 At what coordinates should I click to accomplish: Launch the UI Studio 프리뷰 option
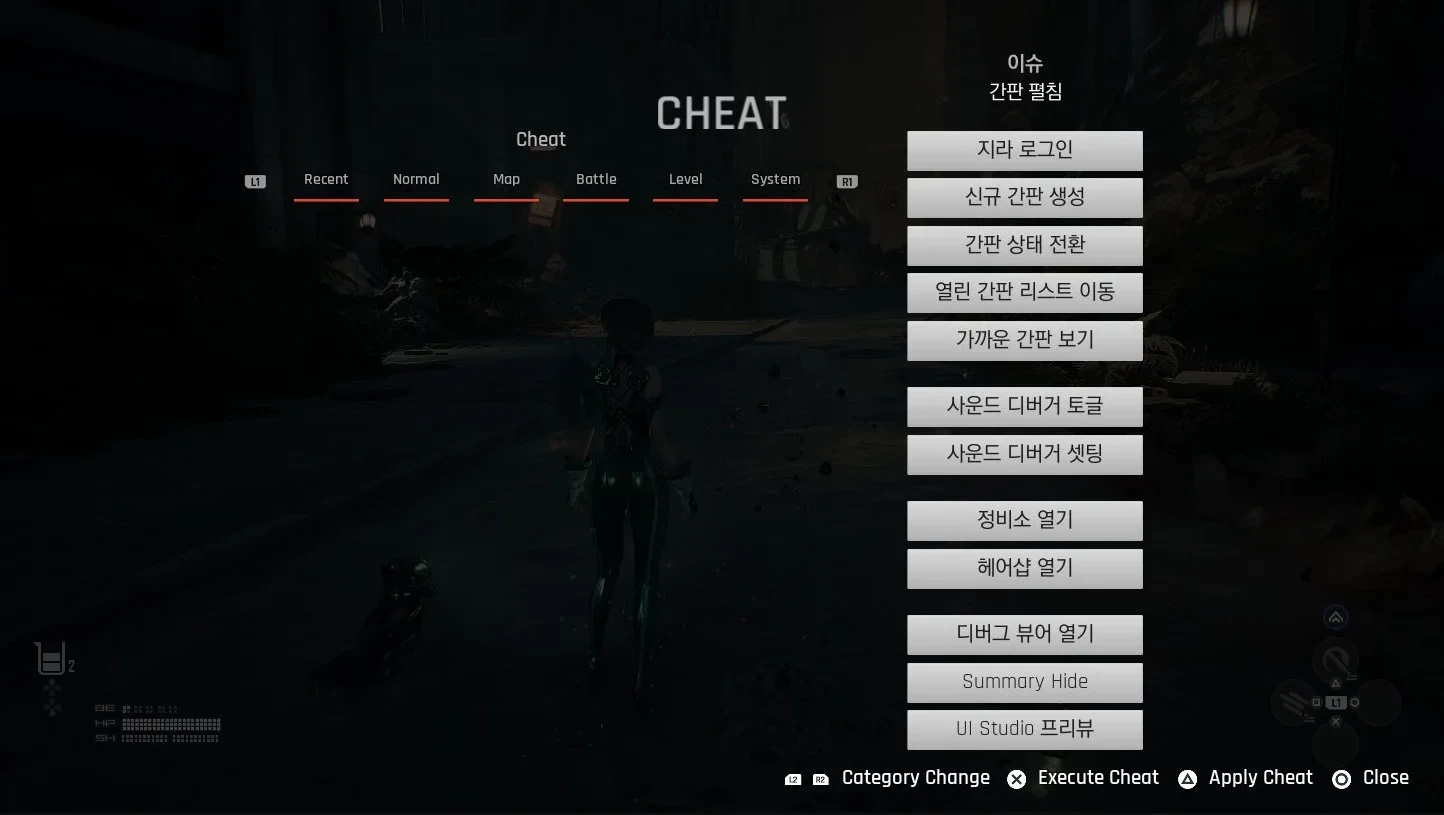(x=1024, y=729)
